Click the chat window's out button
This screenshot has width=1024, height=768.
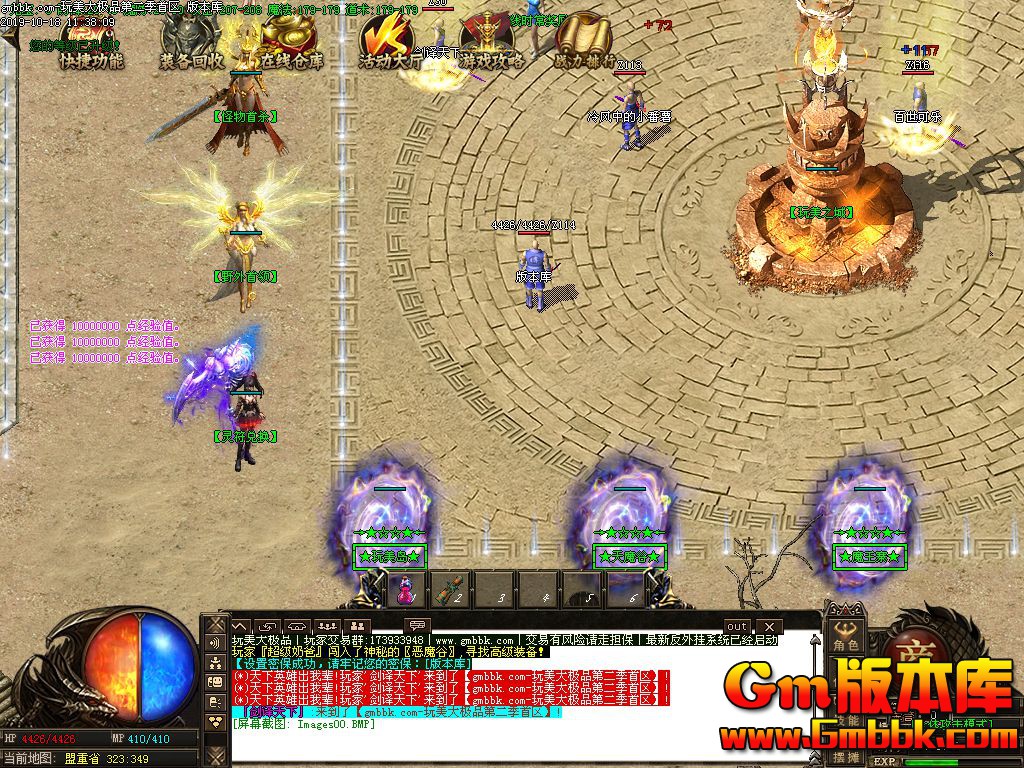pos(737,626)
